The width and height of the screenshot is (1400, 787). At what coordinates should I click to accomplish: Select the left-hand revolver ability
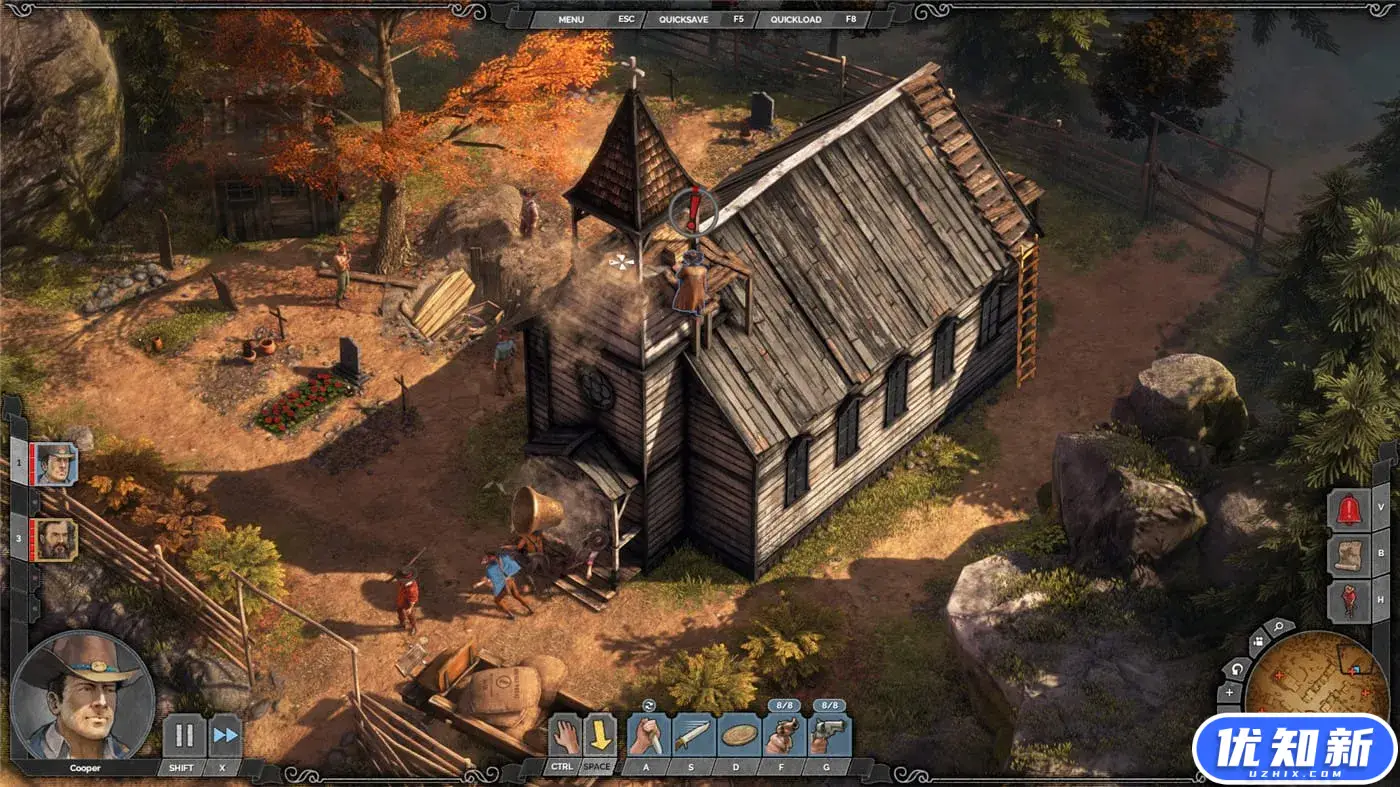tap(784, 736)
